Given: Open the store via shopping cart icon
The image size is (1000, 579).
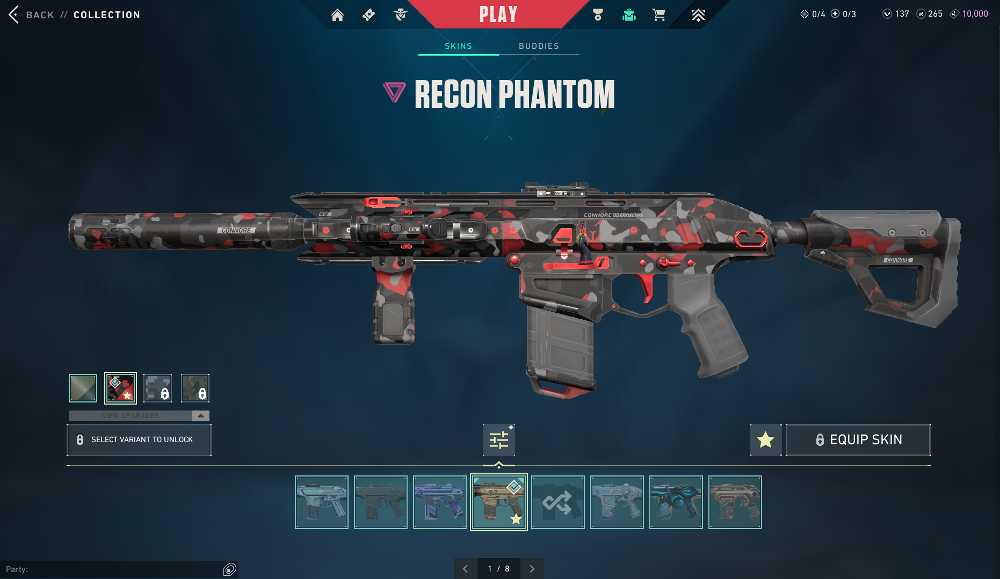Looking at the screenshot, I should click(659, 15).
